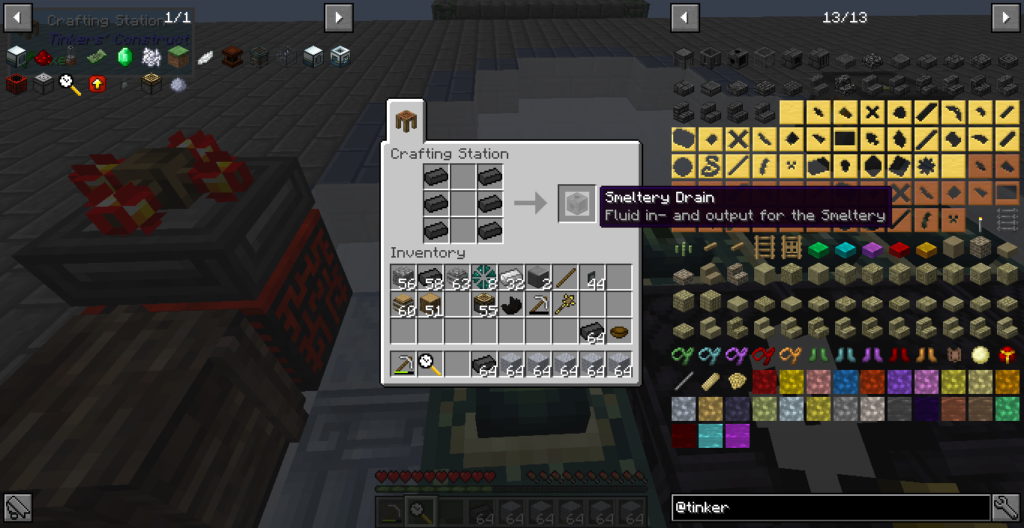Pick up the stick in the inventory
The width and height of the screenshot is (1024, 528).
click(566, 278)
